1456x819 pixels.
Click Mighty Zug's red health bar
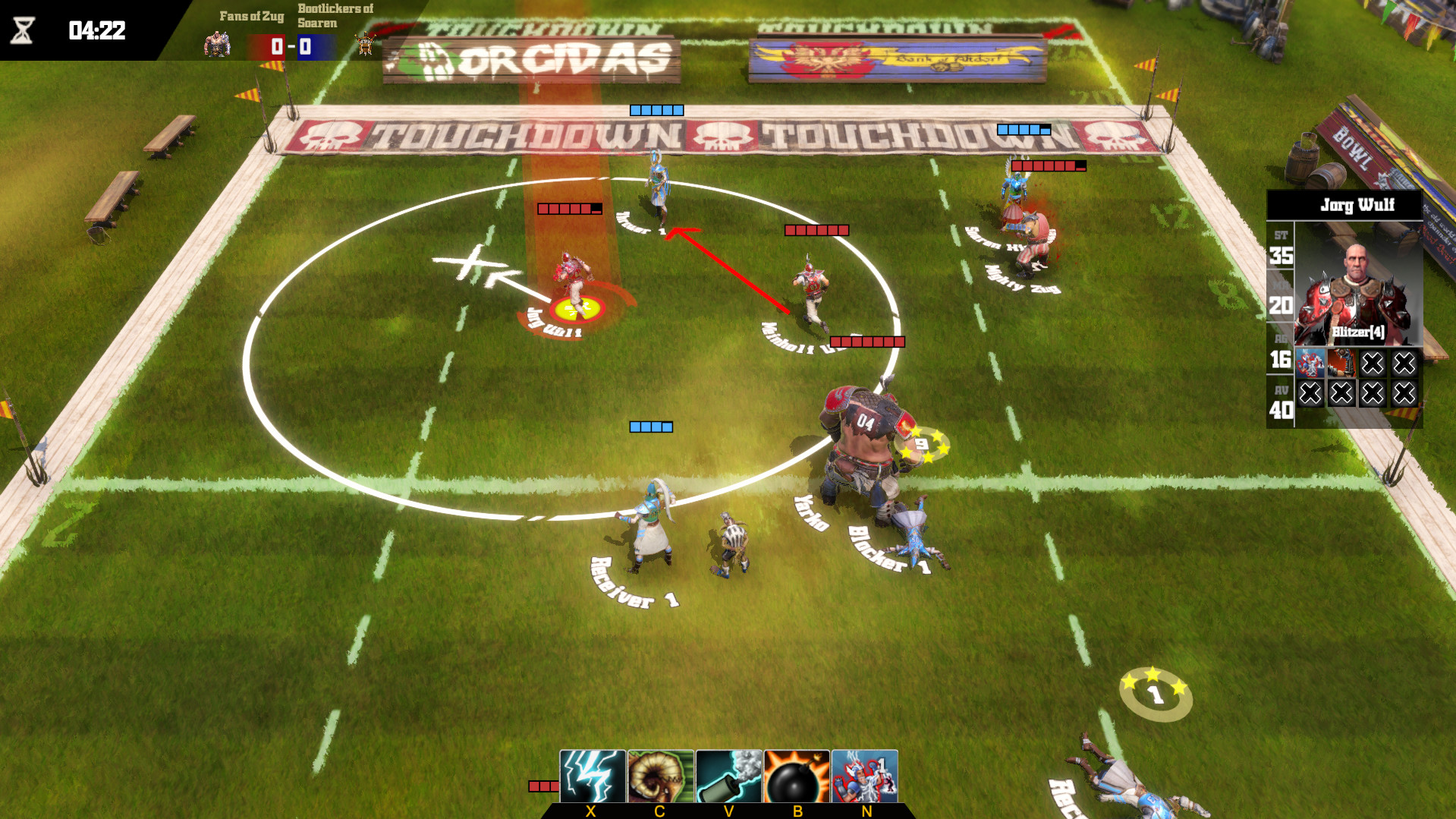1047,165
